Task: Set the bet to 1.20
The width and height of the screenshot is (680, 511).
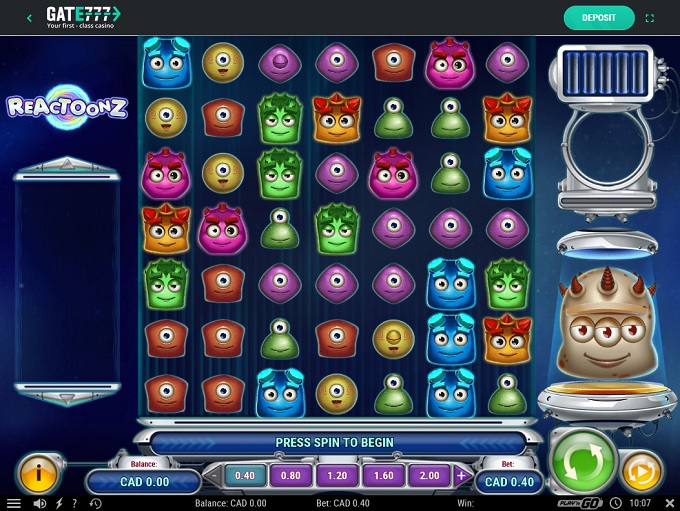Action: (337, 476)
